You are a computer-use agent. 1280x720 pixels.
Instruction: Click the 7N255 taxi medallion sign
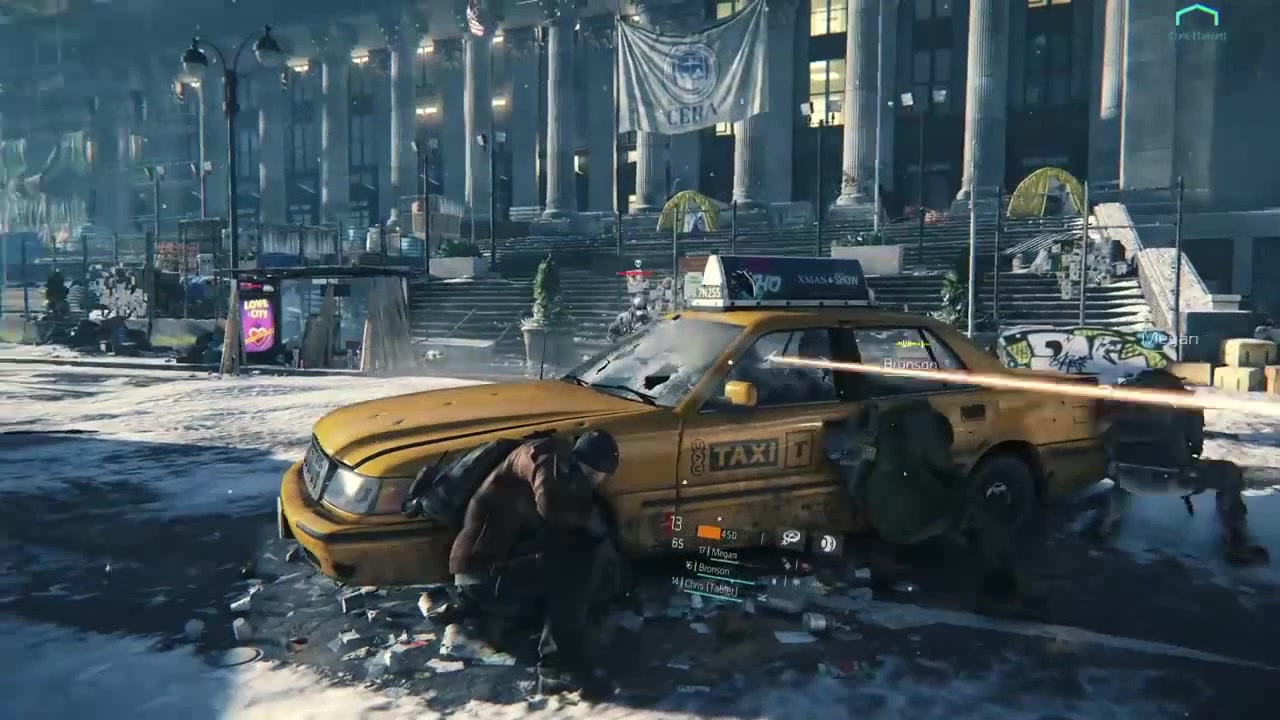click(708, 292)
